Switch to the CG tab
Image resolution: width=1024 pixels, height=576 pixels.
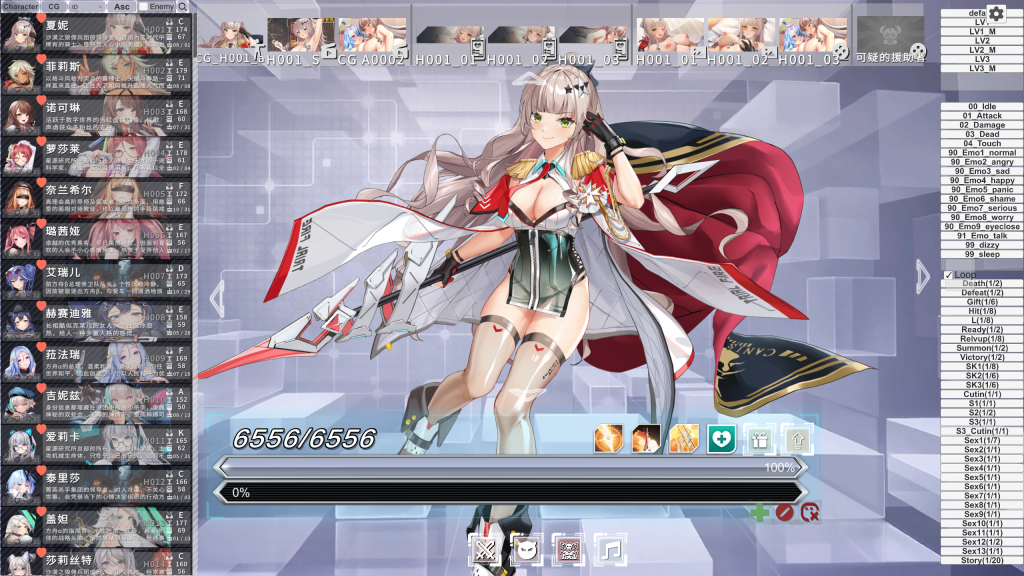click(x=54, y=7)
